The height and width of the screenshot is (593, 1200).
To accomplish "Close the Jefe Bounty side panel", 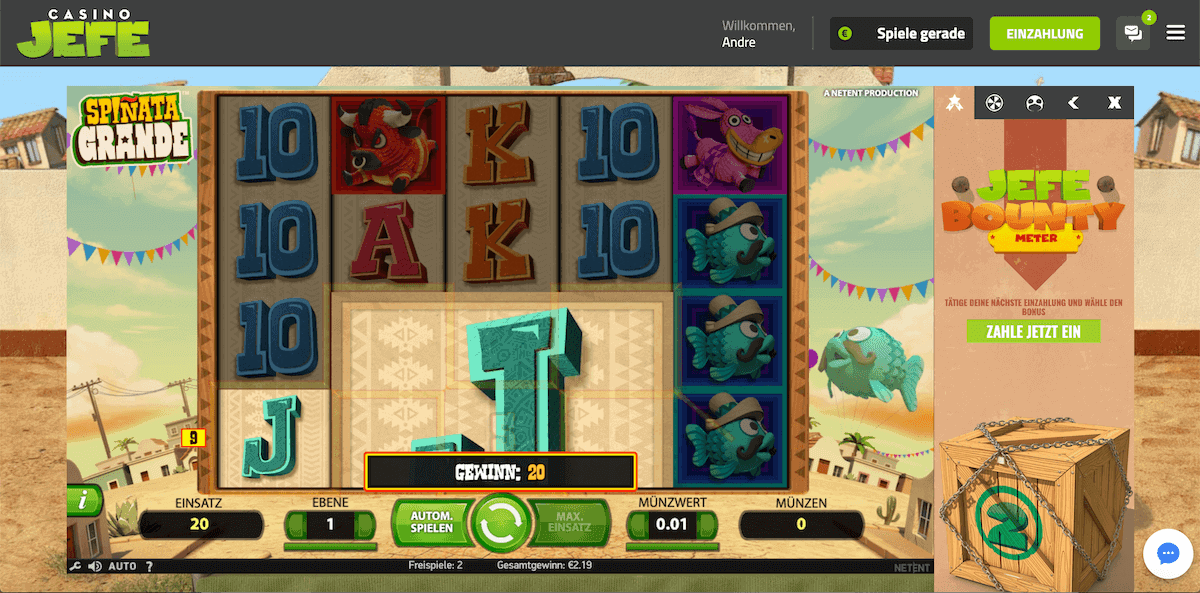I will click(1114, 102).
